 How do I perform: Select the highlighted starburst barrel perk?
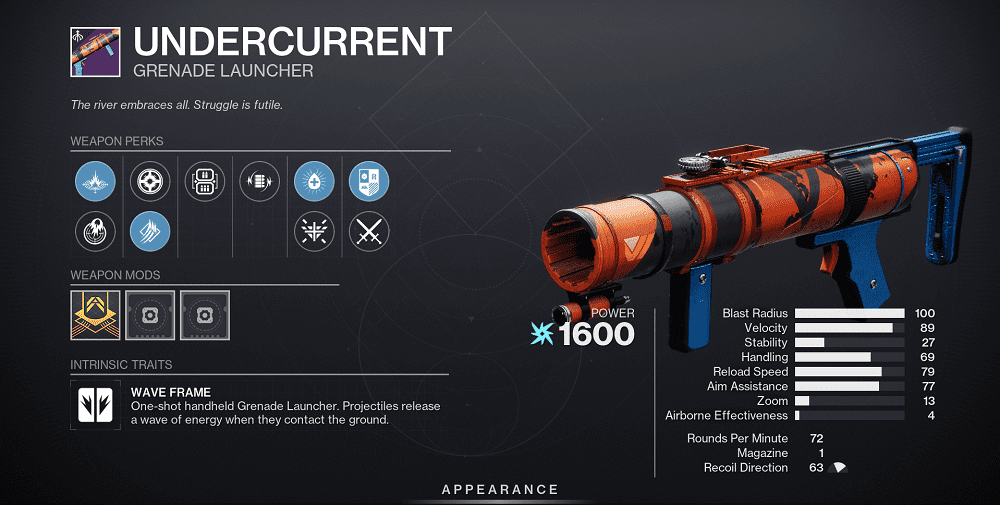point(96,182)
